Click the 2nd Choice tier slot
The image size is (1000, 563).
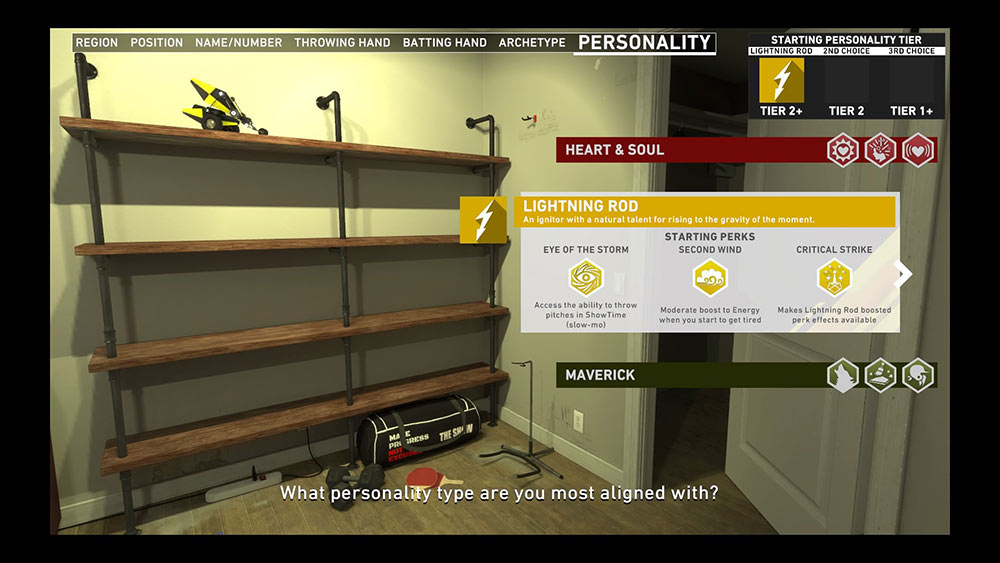[846, 82]
